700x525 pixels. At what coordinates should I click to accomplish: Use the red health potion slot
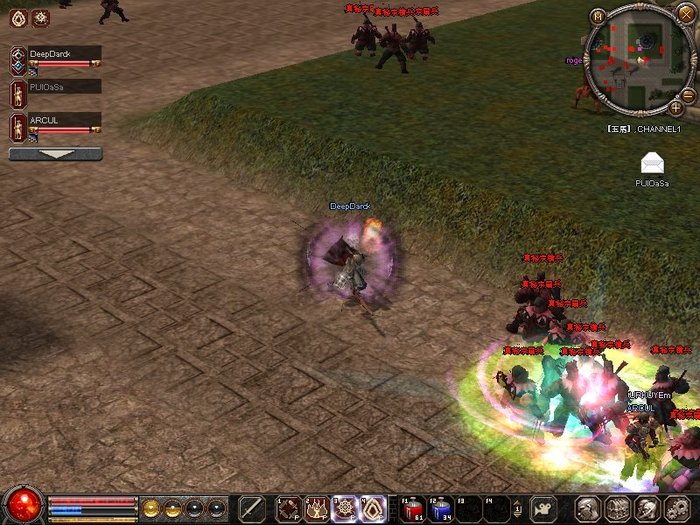point(413,507)
